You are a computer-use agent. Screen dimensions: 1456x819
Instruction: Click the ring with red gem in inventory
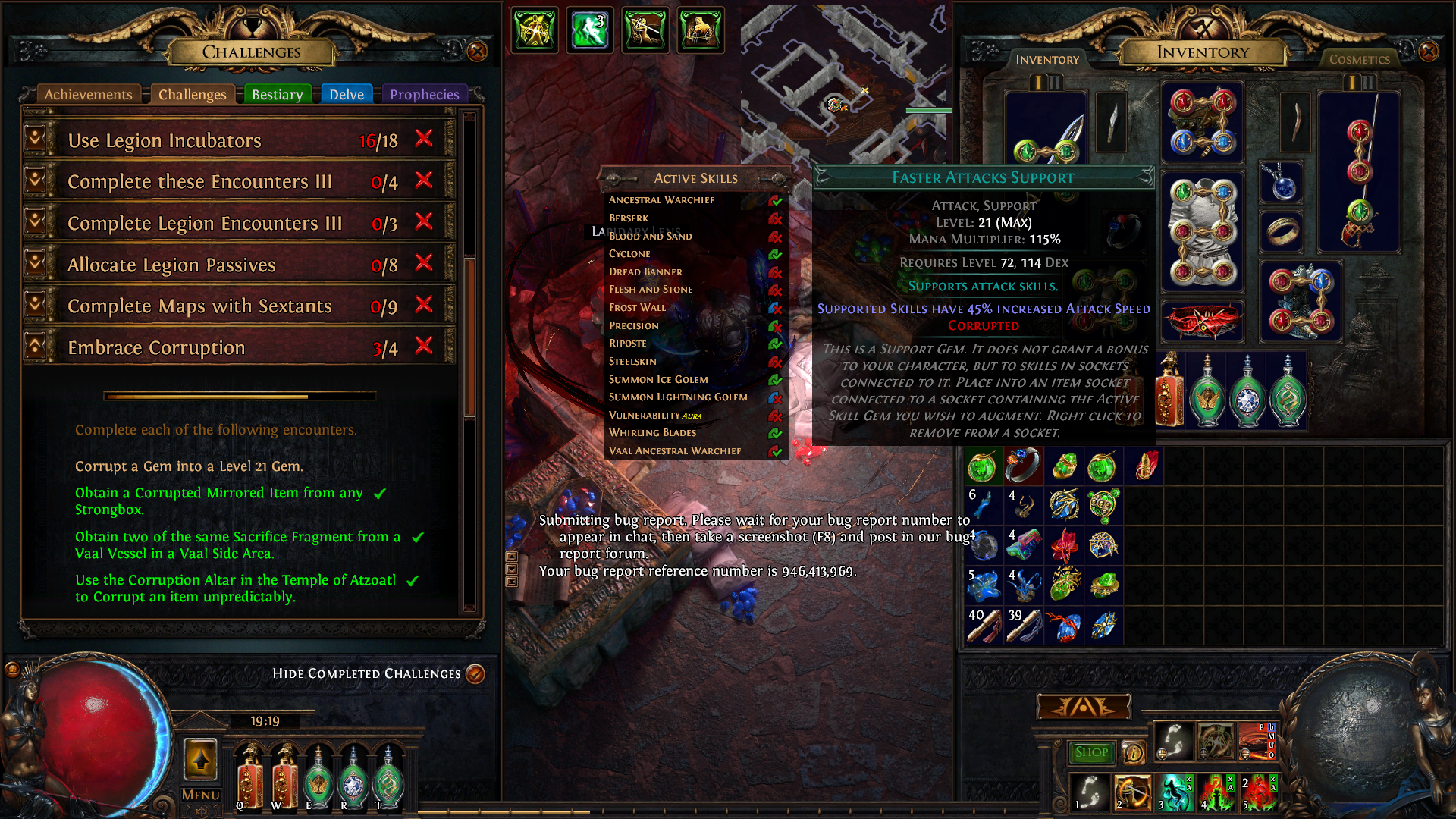tap(1023, 465)
